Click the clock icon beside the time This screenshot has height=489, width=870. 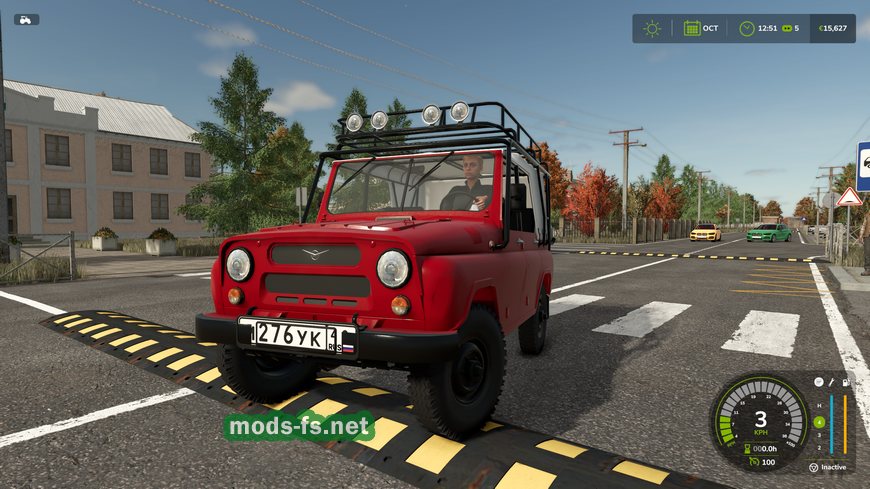click(747, 28)
